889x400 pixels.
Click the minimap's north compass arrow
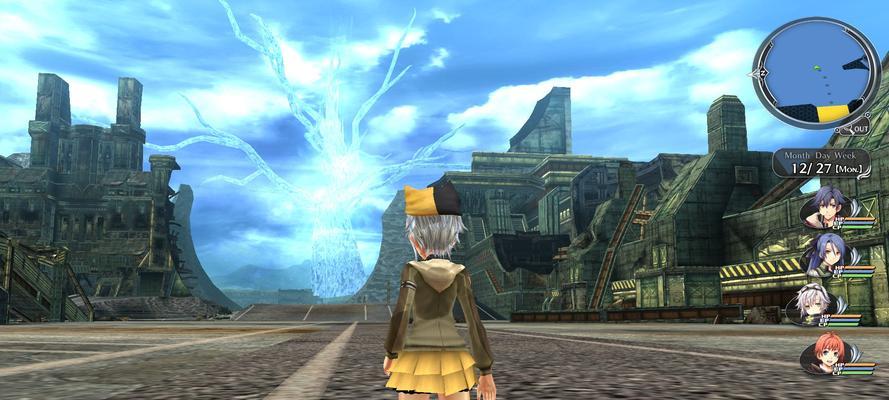[x=760, y=72]
